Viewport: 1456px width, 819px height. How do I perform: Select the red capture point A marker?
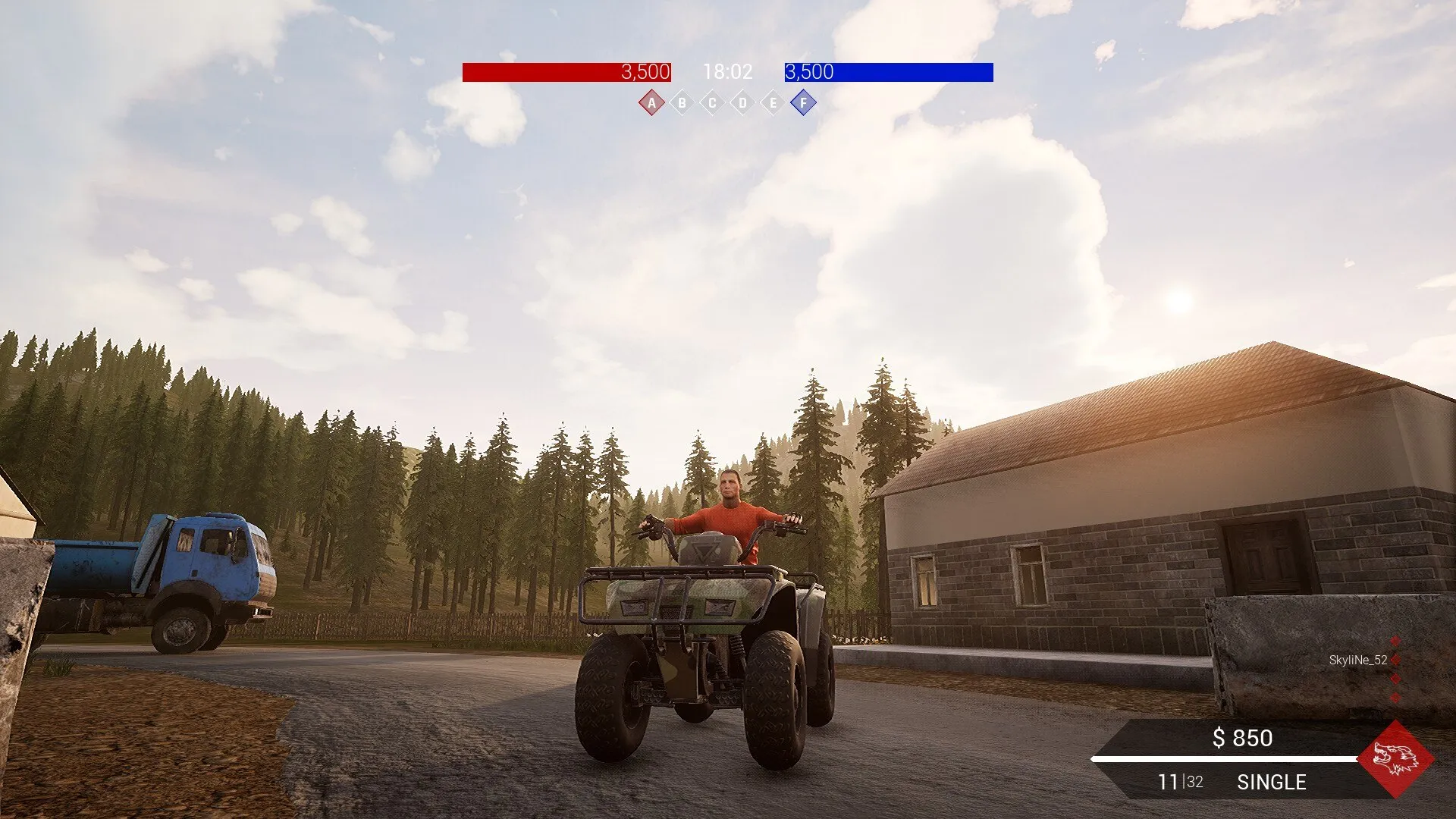click(x=651, y=103)
